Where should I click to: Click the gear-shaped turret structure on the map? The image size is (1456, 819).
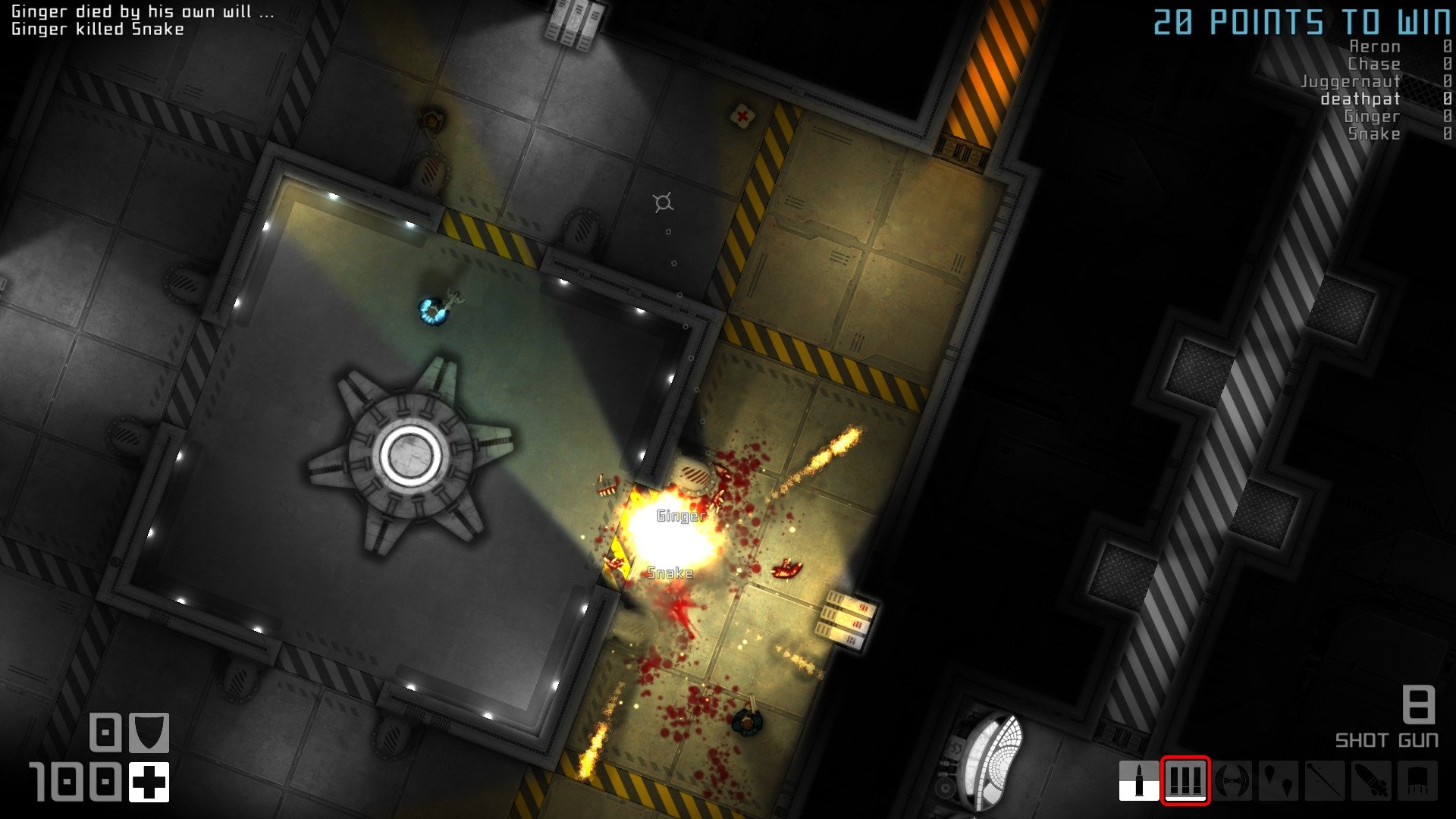pyautogui.click(x=410, y=456)
